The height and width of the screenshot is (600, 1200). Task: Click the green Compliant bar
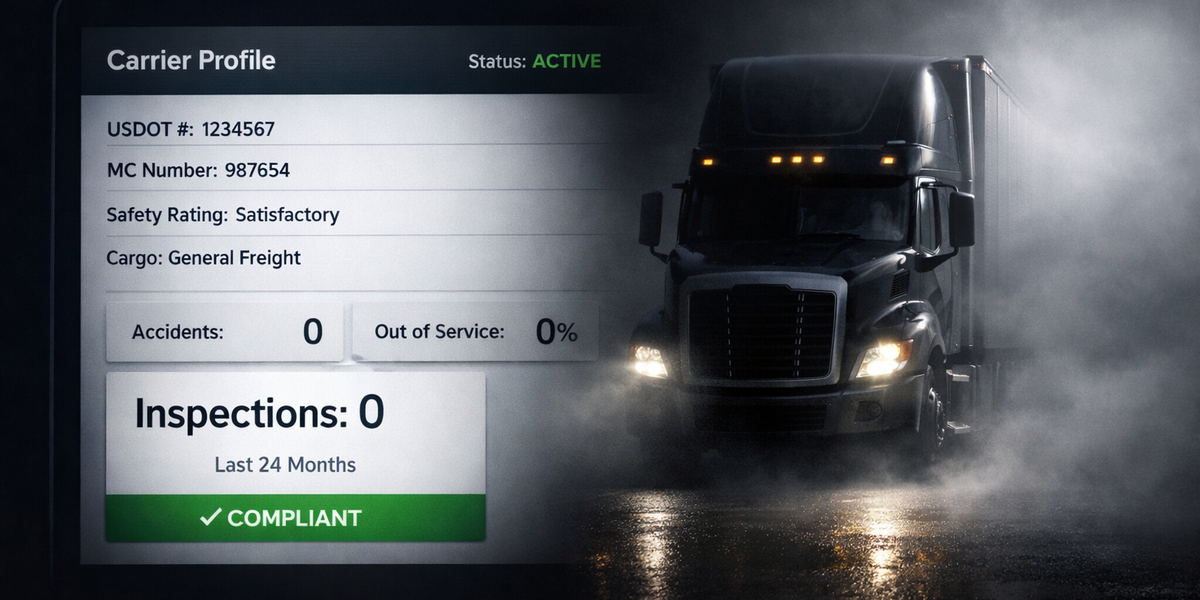tap(295, 518)
